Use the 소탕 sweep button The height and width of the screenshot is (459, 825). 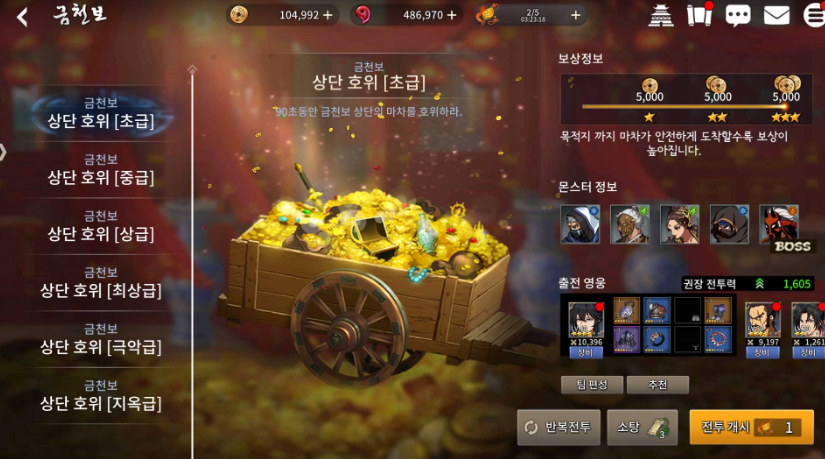[642, 427]
